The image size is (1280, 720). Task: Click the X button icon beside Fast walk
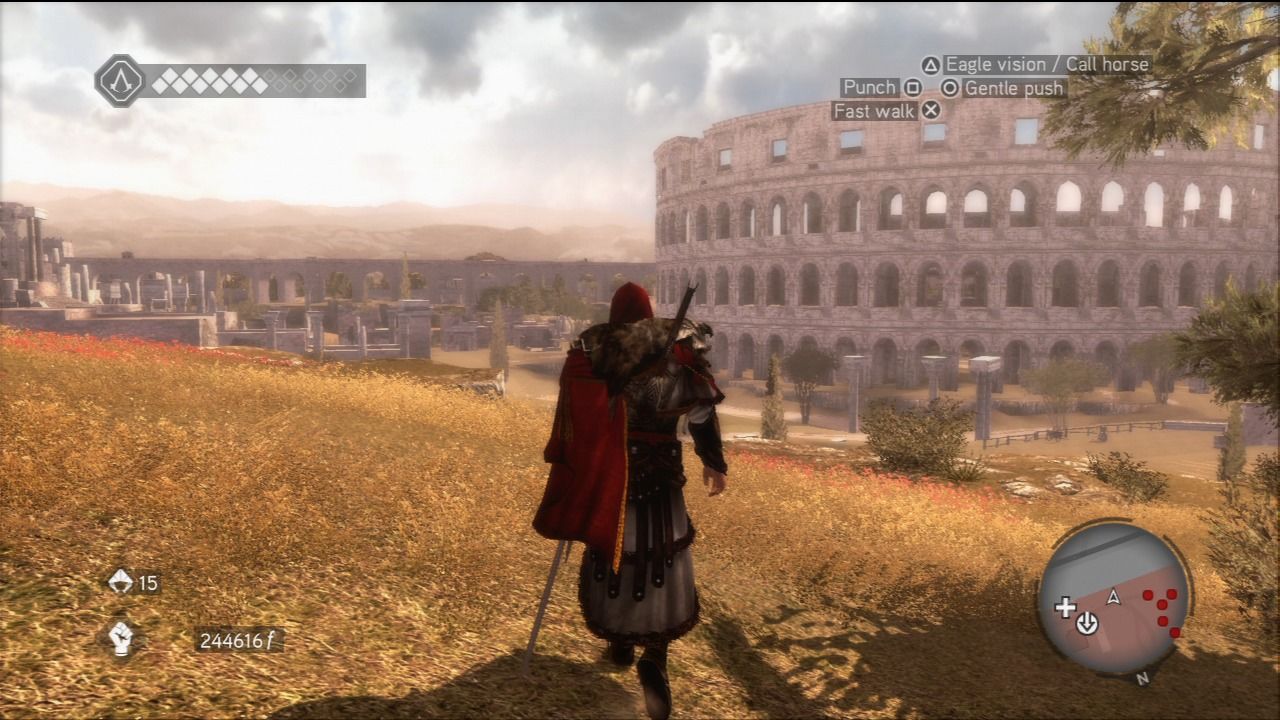(930, 110)
